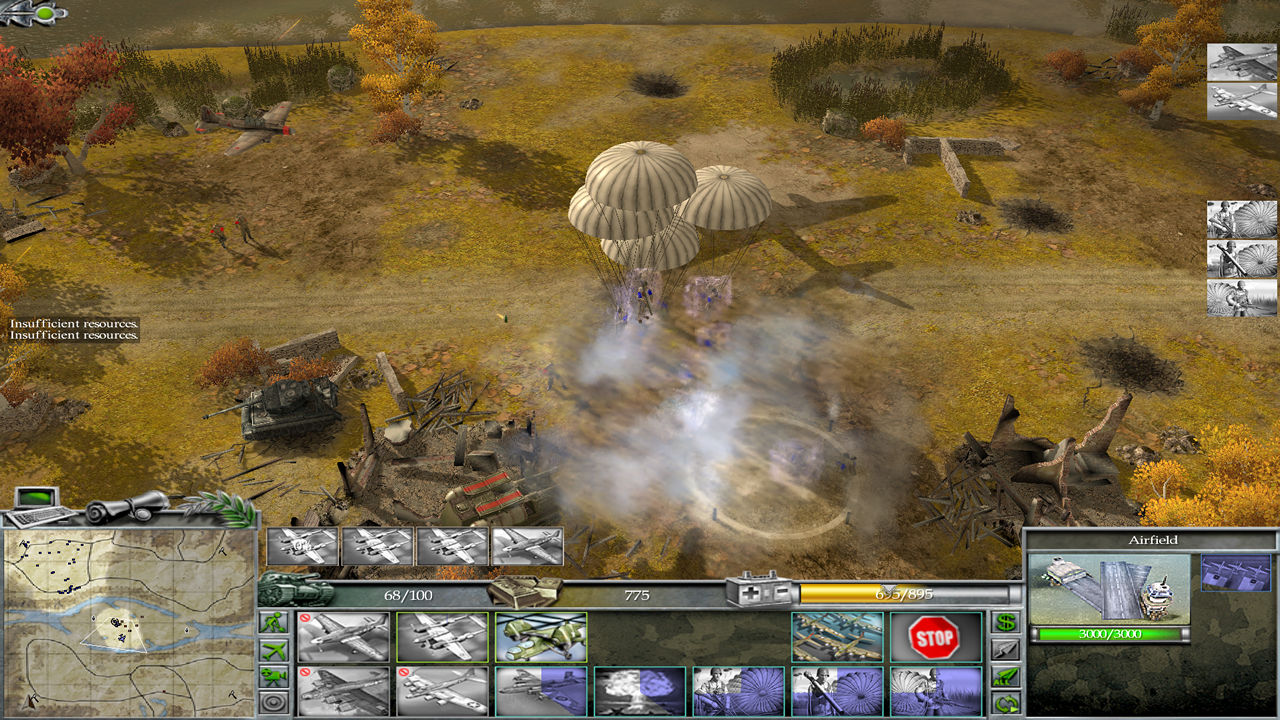Open the scroll objectives icon
The image size is (1280, 720).
pyautogui.click(x=125, y=505)
